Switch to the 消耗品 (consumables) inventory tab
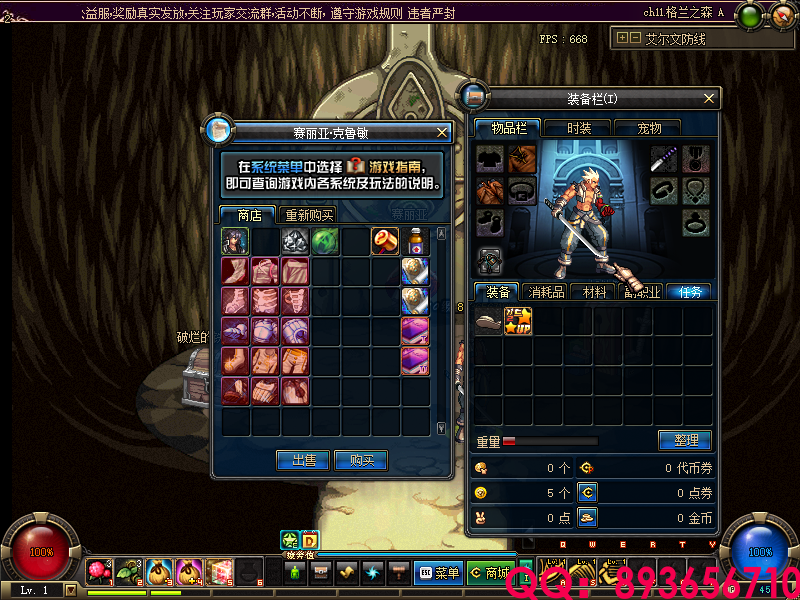The image size is (800, 600). (x=547, y=292)
